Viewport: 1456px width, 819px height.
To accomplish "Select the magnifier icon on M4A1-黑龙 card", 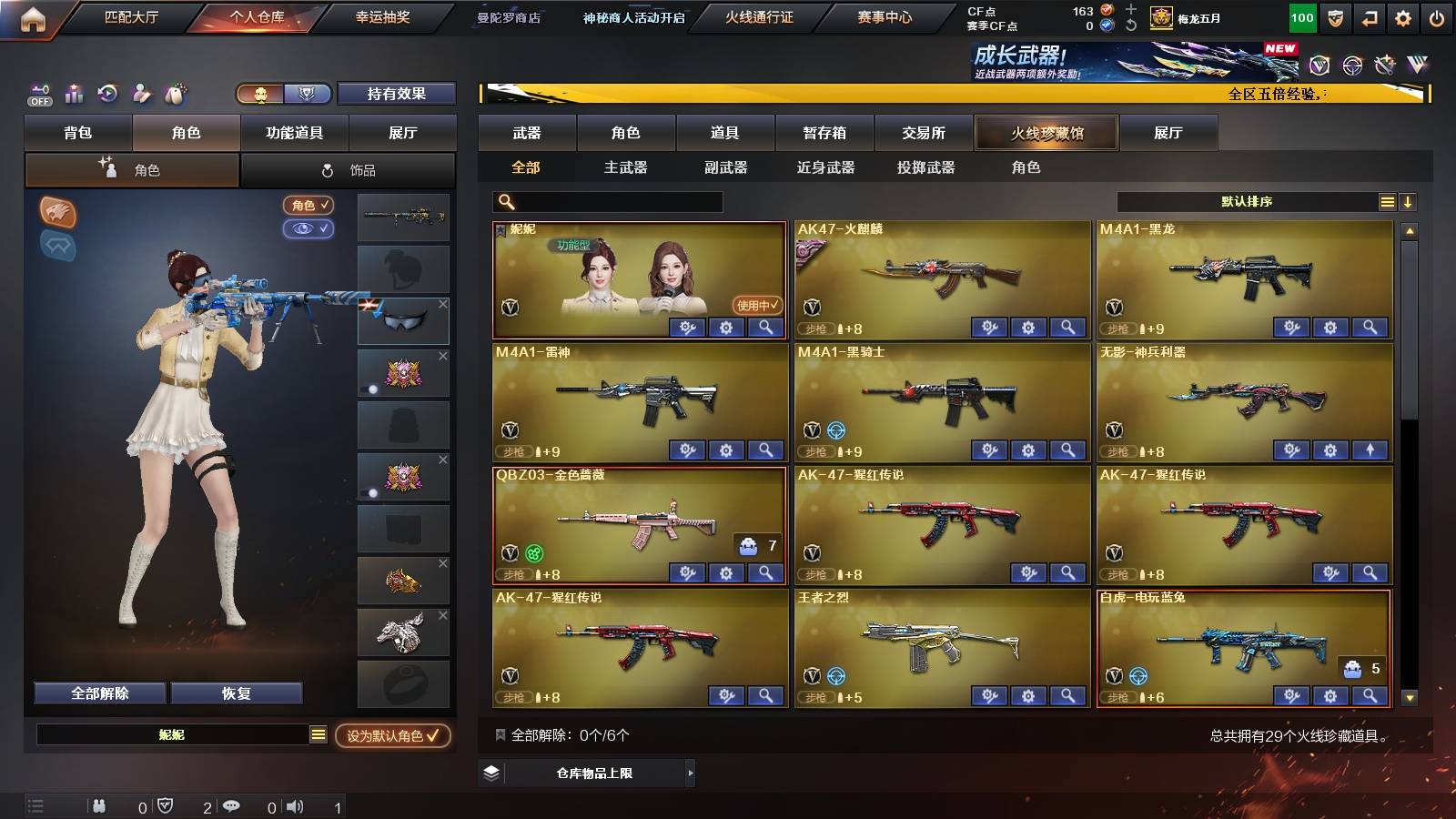I will [1368, 325].
